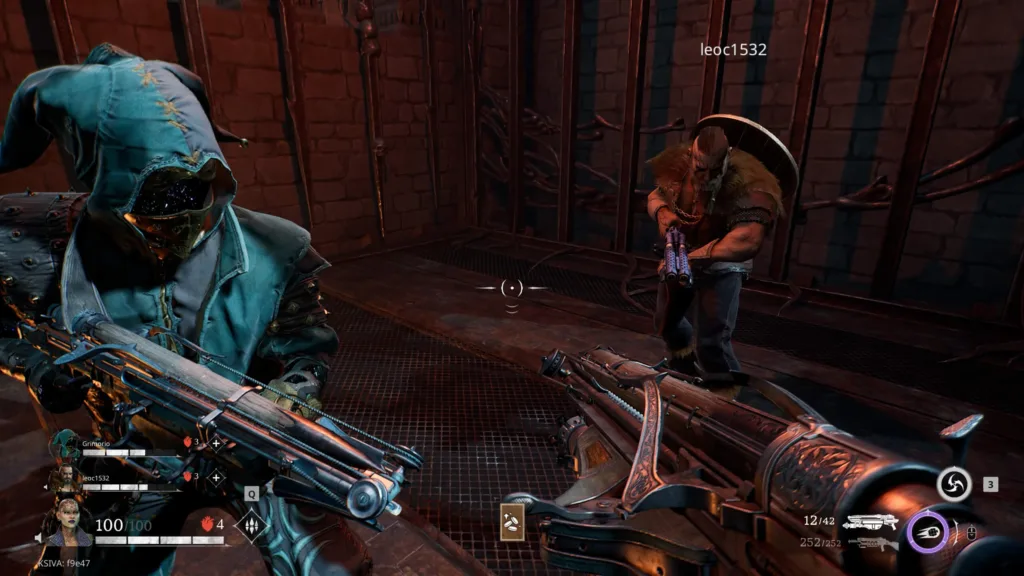Select the equipped crossbow weapon icon
The image size is (1024, 576).
(869, 521)
